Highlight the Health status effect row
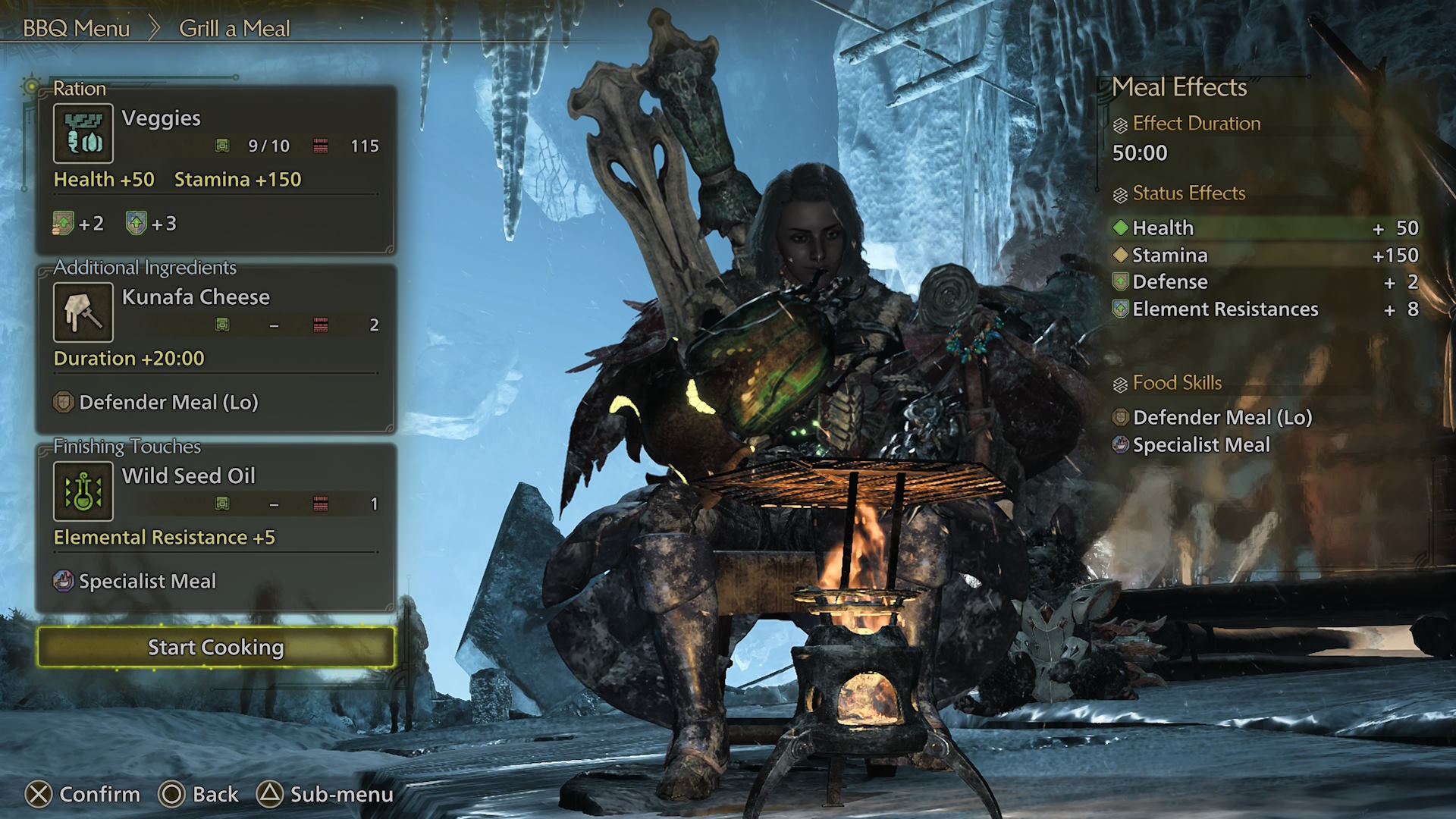Image resolution: width=1456 pixels, height=819 pixels. click(1265, 227)
